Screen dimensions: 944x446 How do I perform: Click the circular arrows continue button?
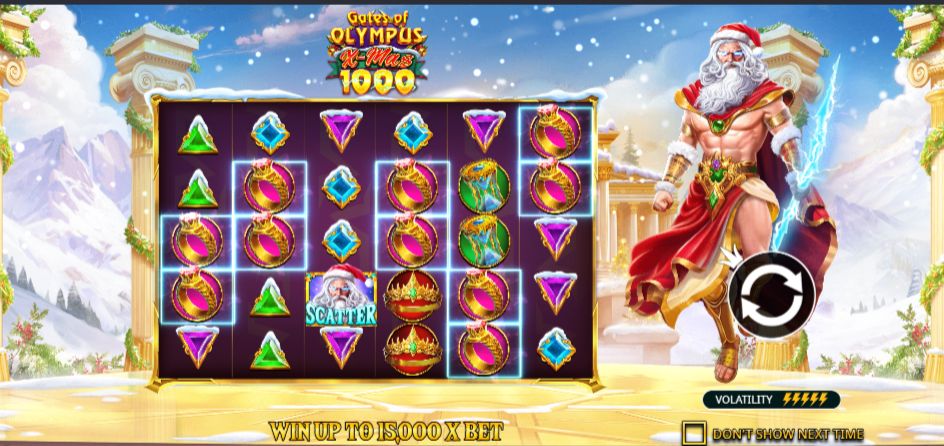(x=771, y=293)
